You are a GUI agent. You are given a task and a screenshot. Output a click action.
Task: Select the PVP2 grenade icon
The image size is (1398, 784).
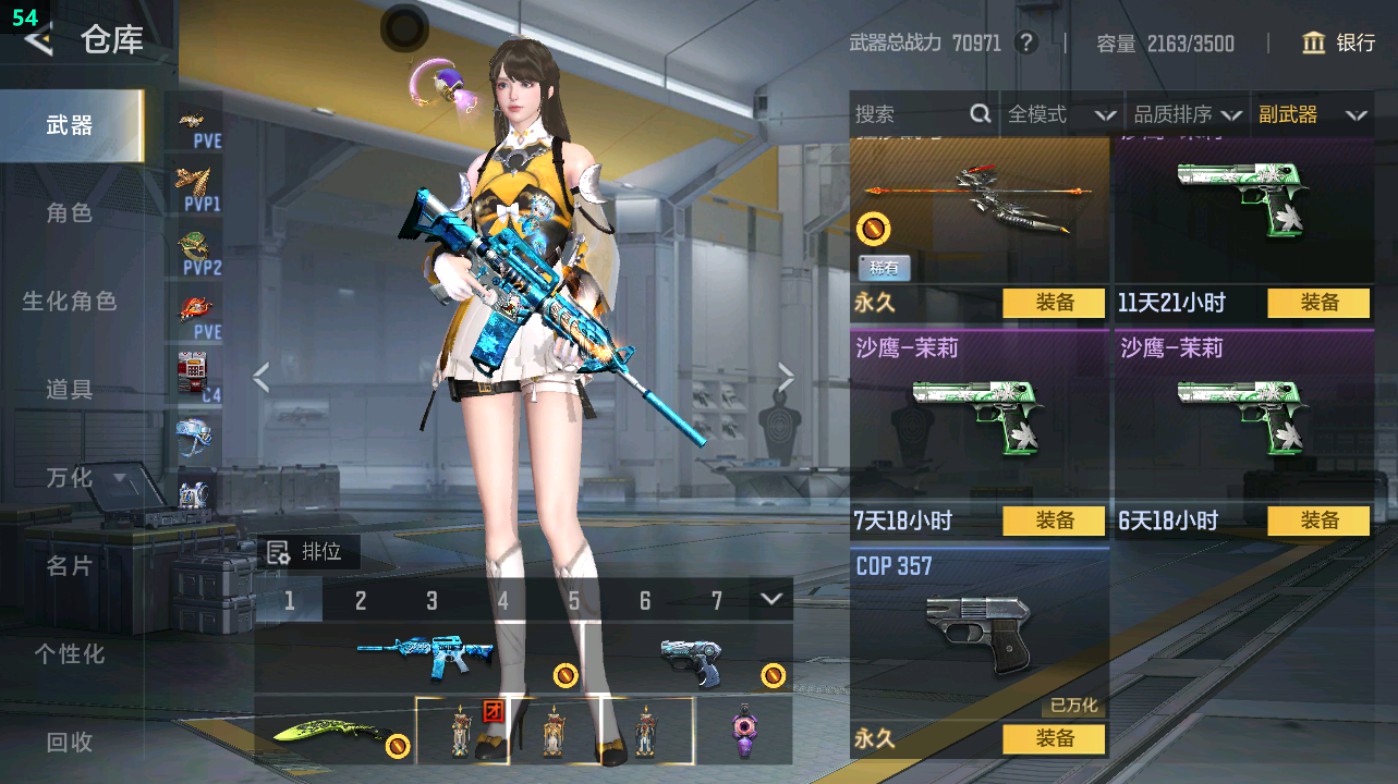(196, 243)
